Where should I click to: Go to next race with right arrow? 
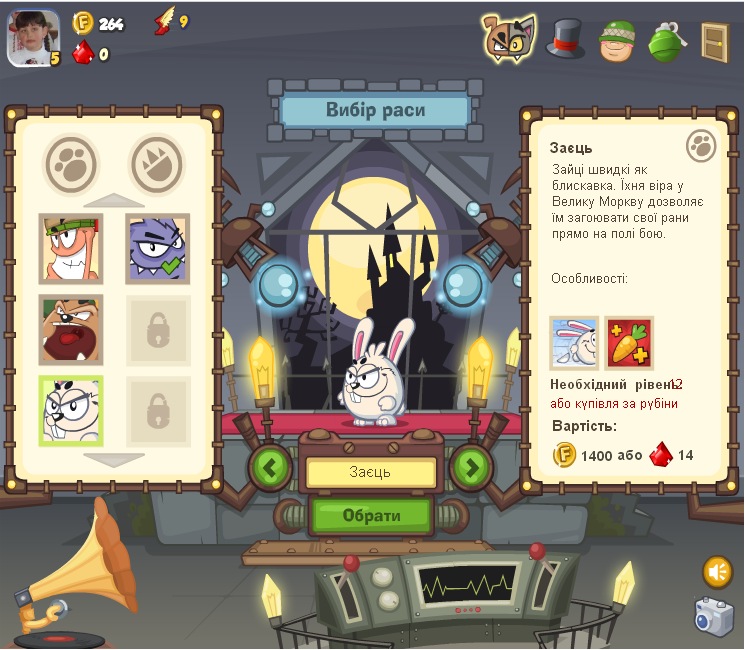pyautogui.click(x=472, y=467)
